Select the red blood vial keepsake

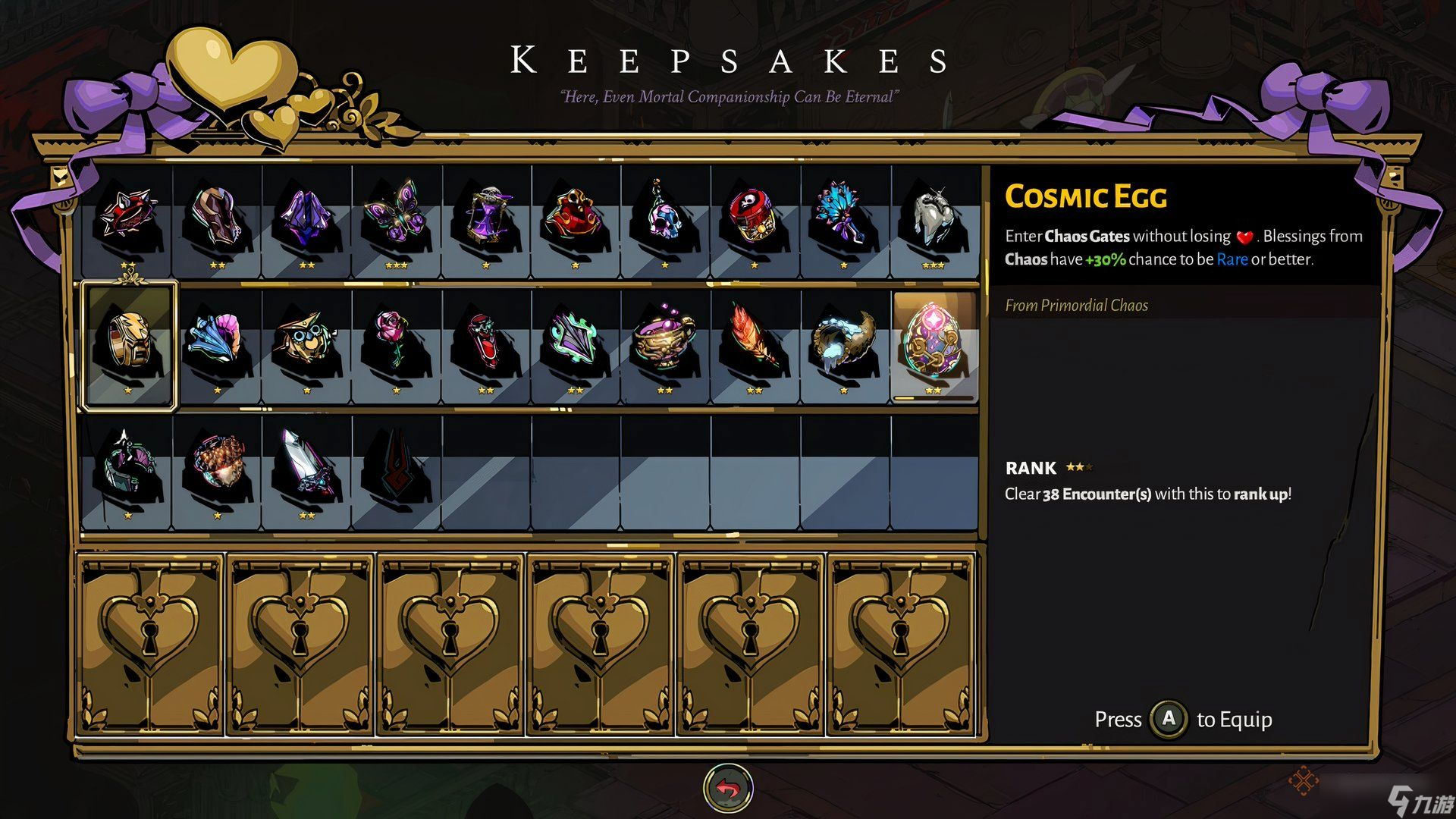click(x=486, y=346)
